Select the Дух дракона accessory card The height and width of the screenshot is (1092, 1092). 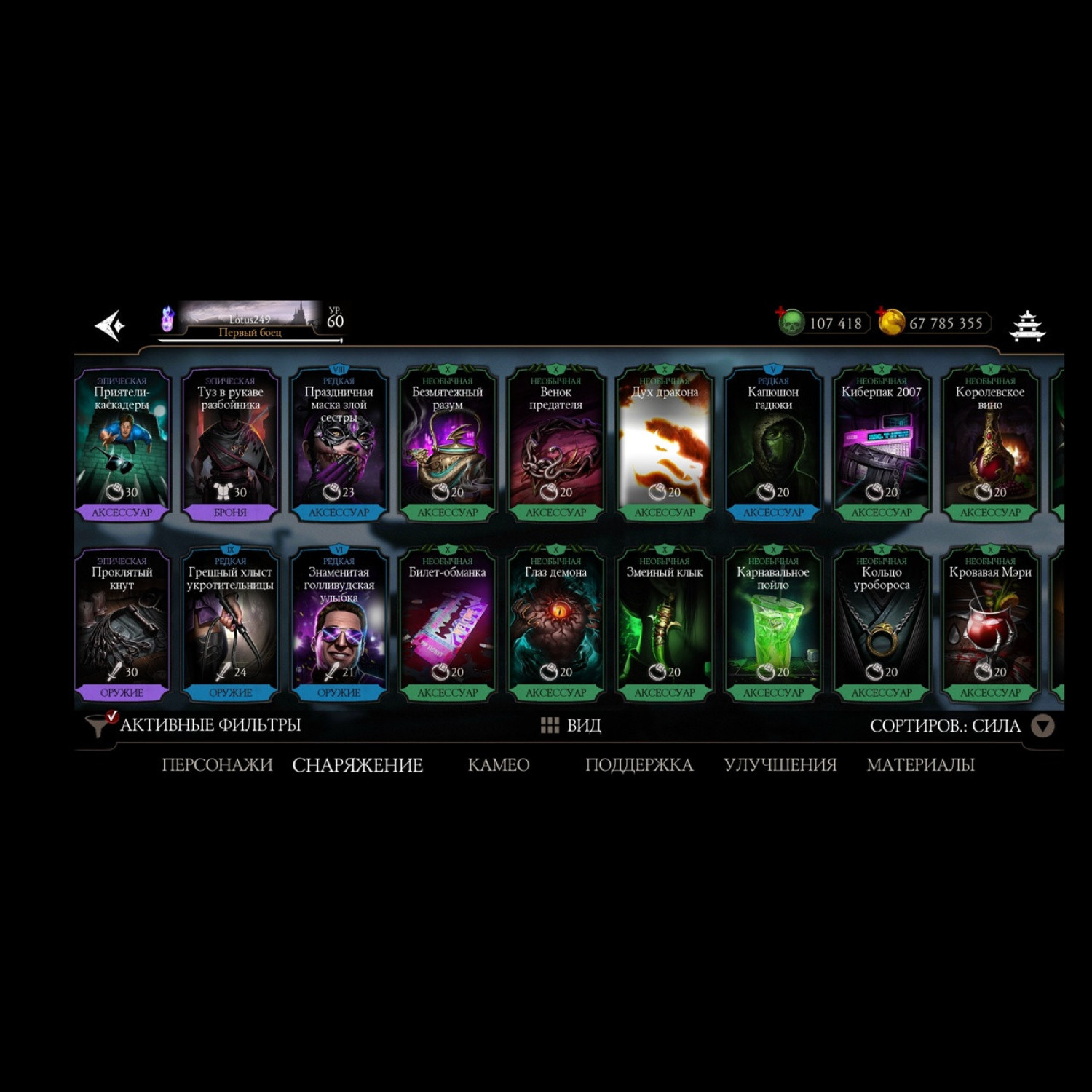pos(664,444)
